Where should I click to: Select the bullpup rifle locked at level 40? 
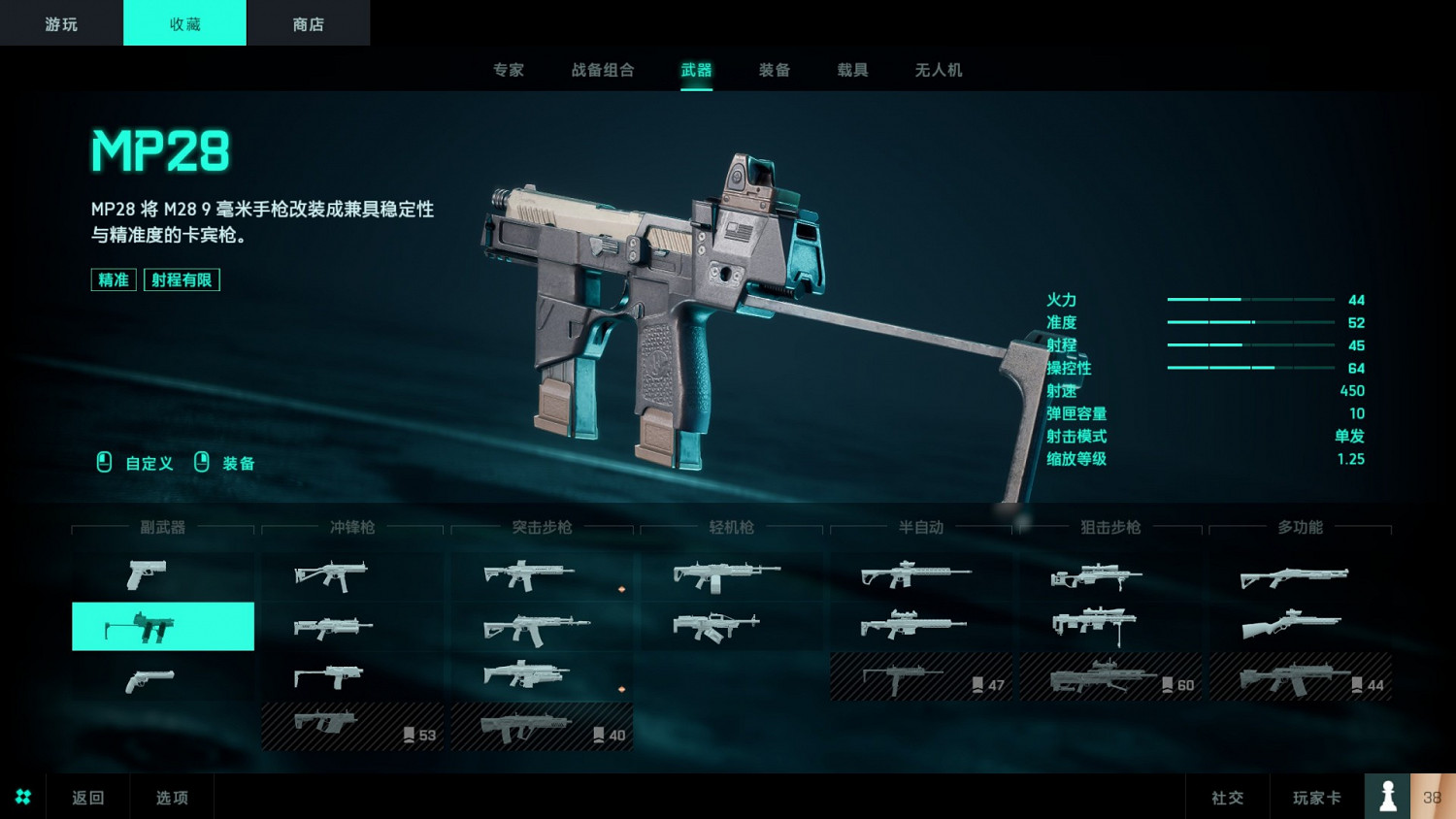pos(541,726)
